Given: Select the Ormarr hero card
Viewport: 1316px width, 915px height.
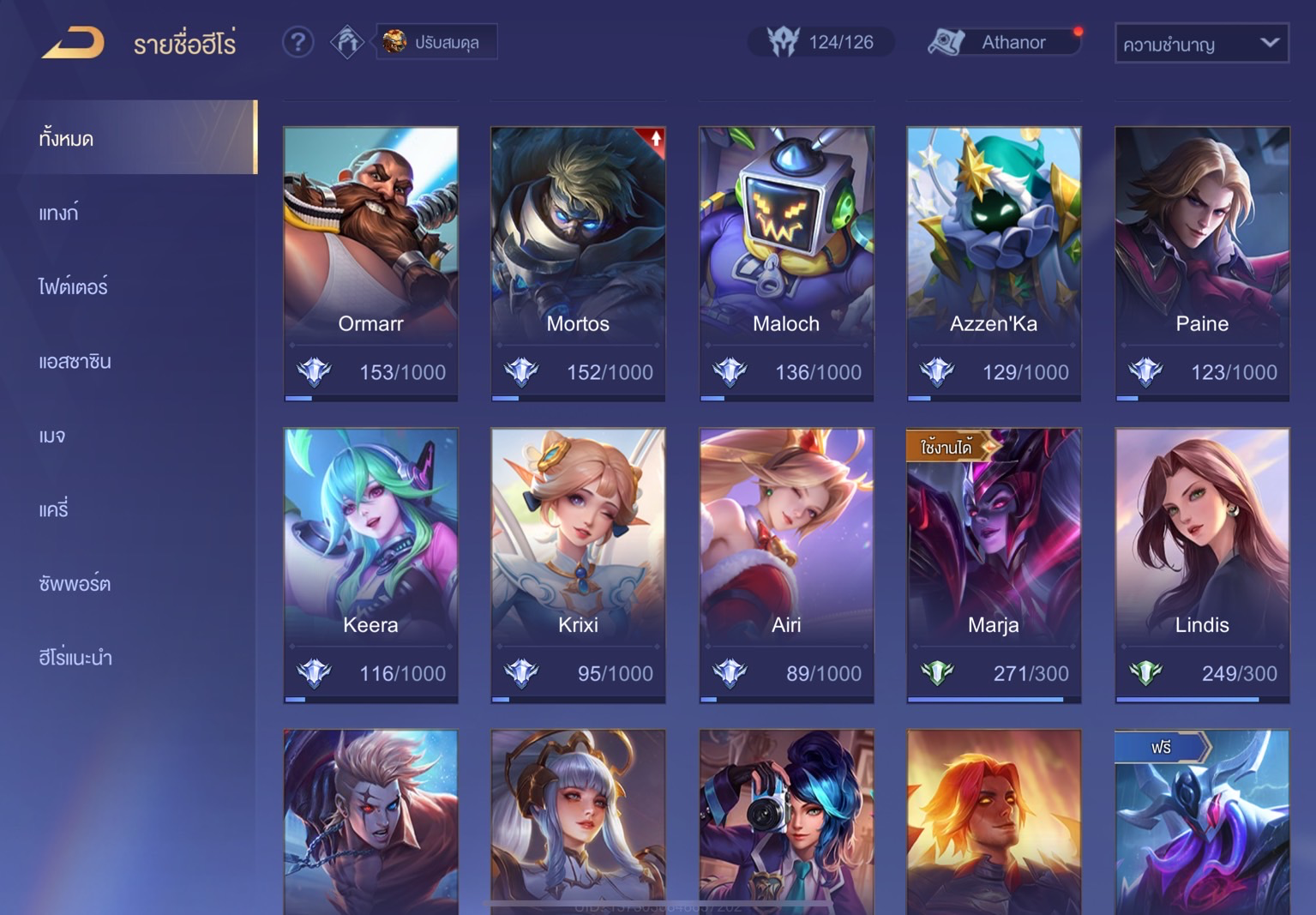Looking at the screenshot, I should point(370,263).
